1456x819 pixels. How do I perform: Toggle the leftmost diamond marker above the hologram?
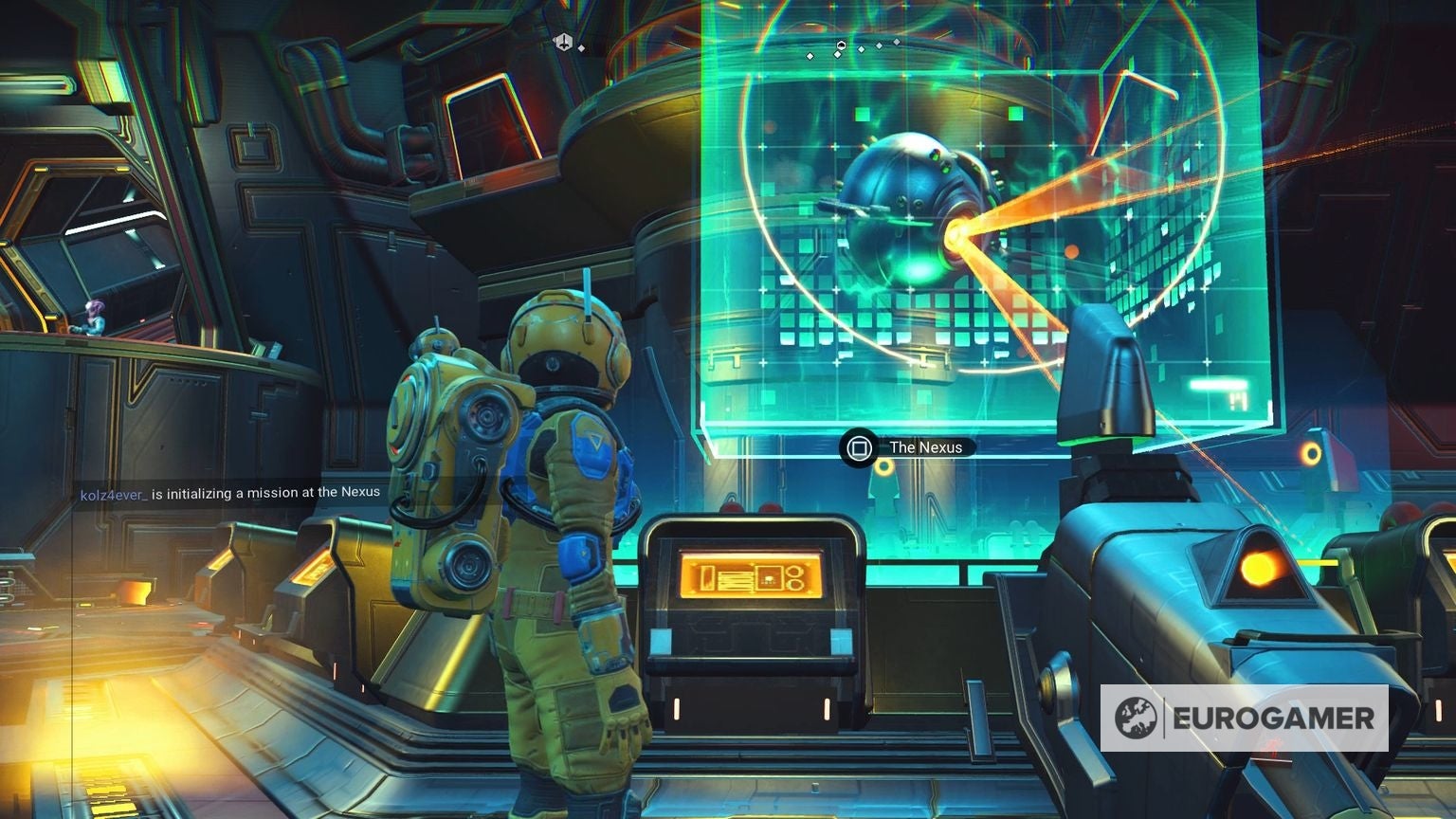pyautogui.click(x=810, y=54)
